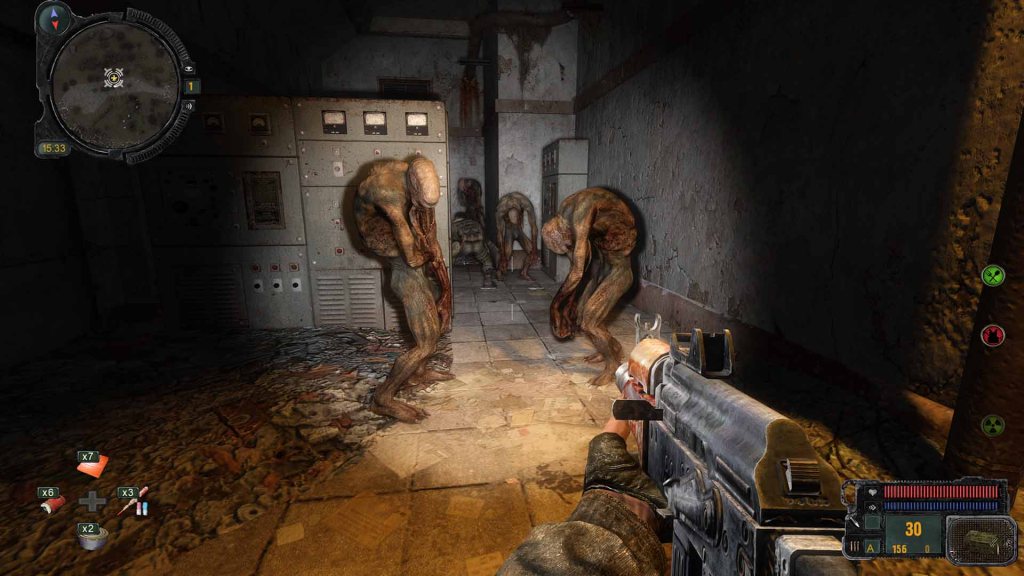Image resolution: width=1024 pixels, height=576 pixels.
Task: Use the orange medkit quick slot
Action: (x=93, y=467)
